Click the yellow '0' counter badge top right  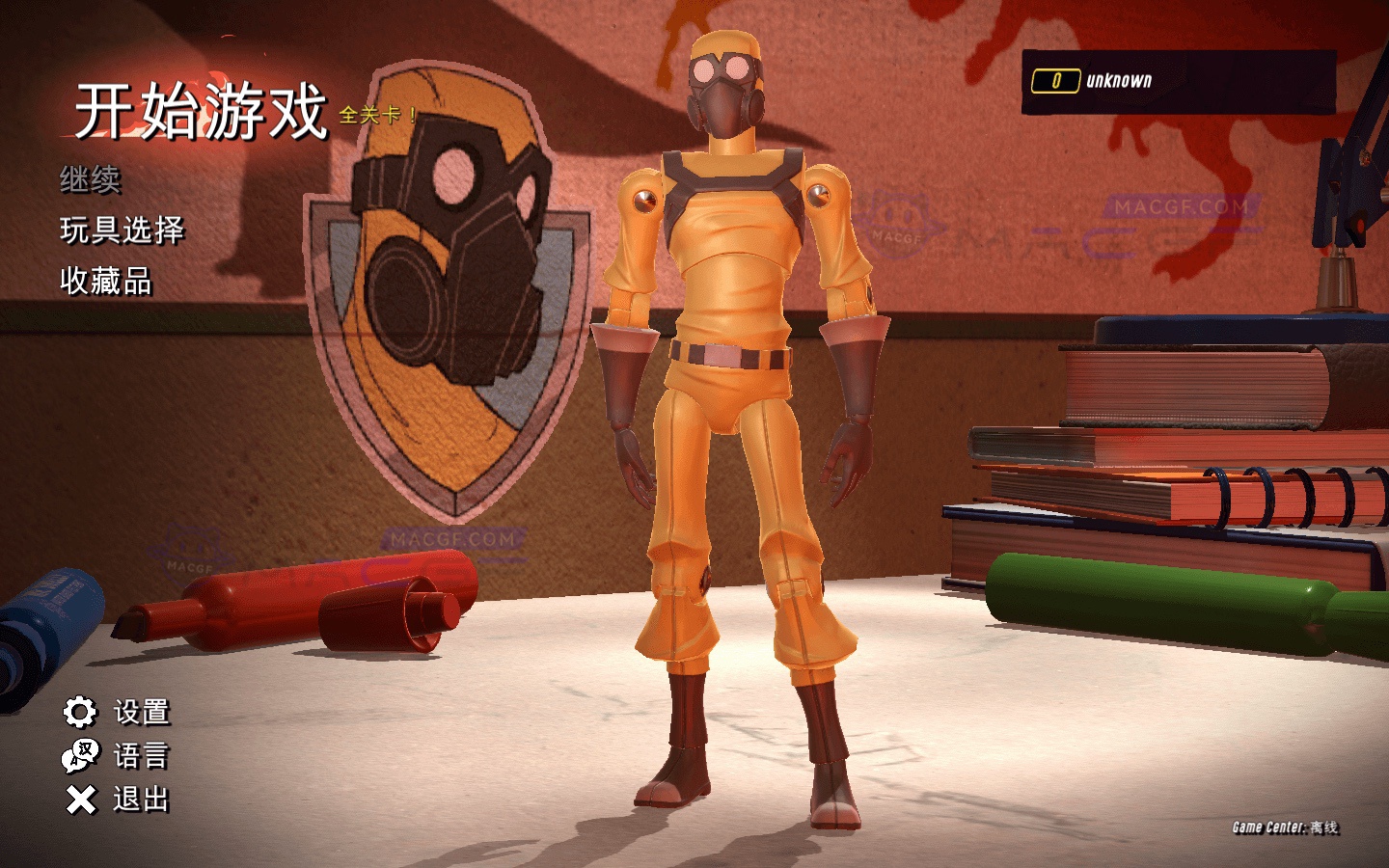[1056, 82]
